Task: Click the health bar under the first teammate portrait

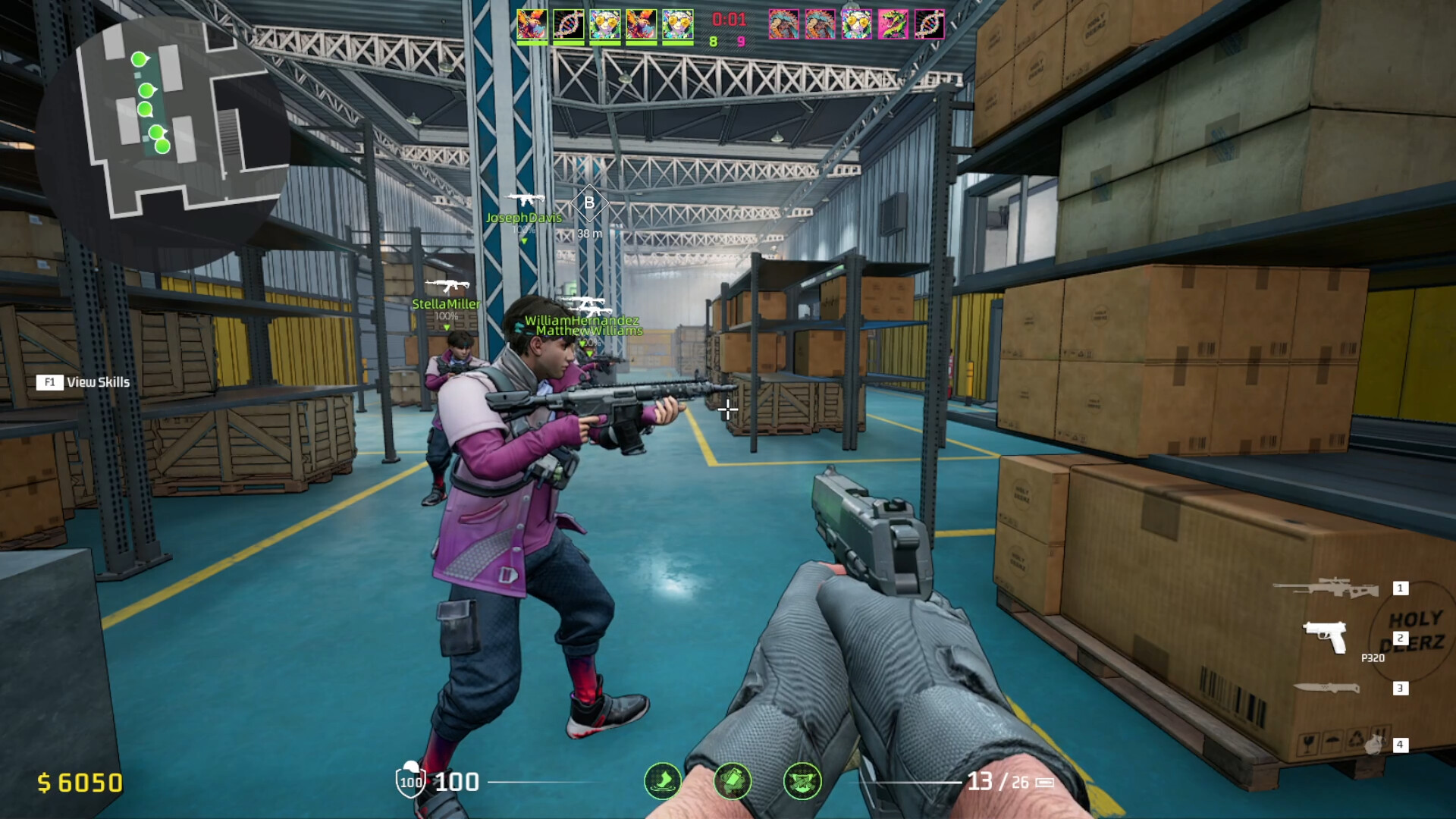Action: pyautogui.click(x=532, y=42)
